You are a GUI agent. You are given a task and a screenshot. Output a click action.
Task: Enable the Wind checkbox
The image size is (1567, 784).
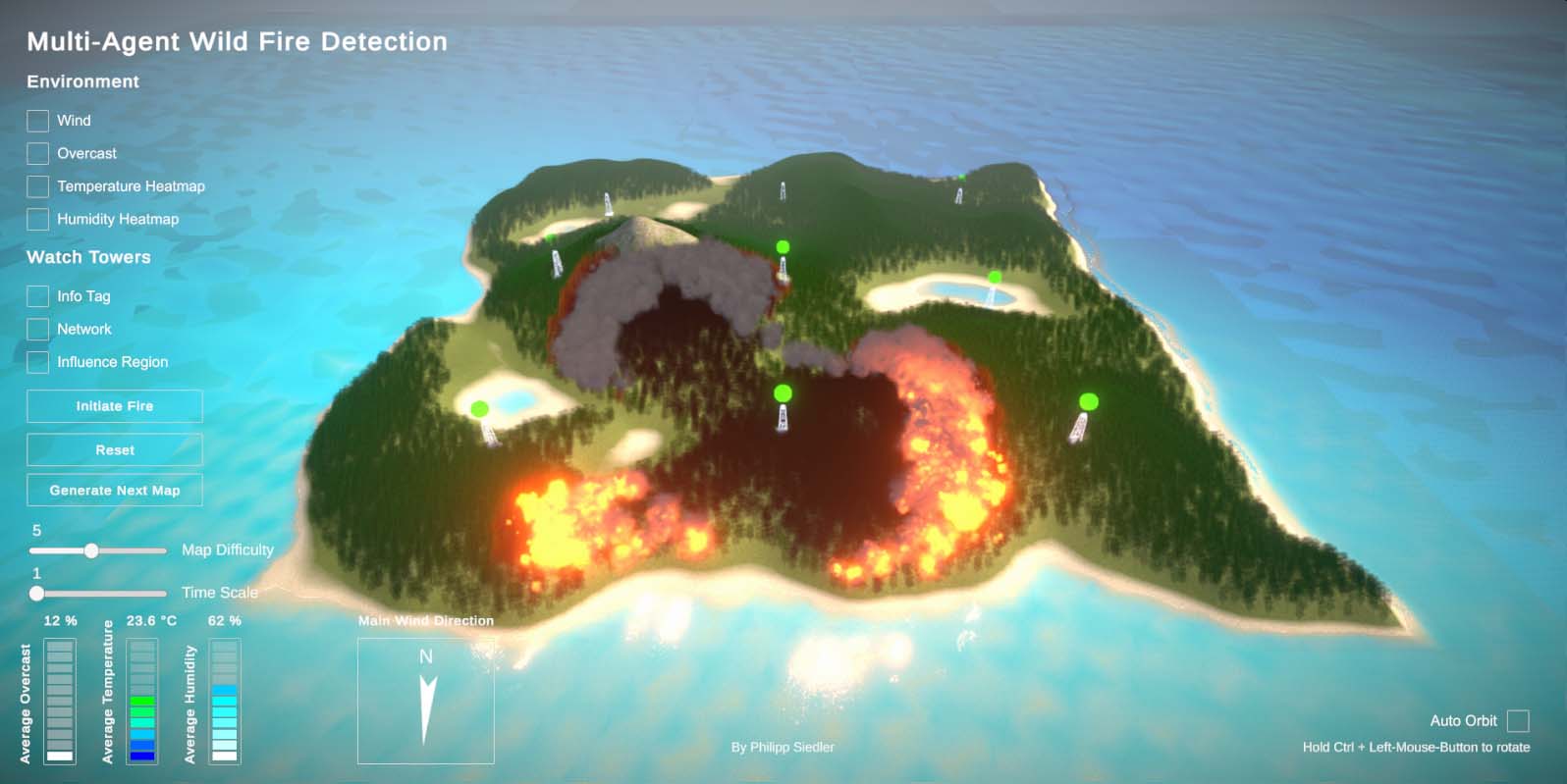(37, 121)
